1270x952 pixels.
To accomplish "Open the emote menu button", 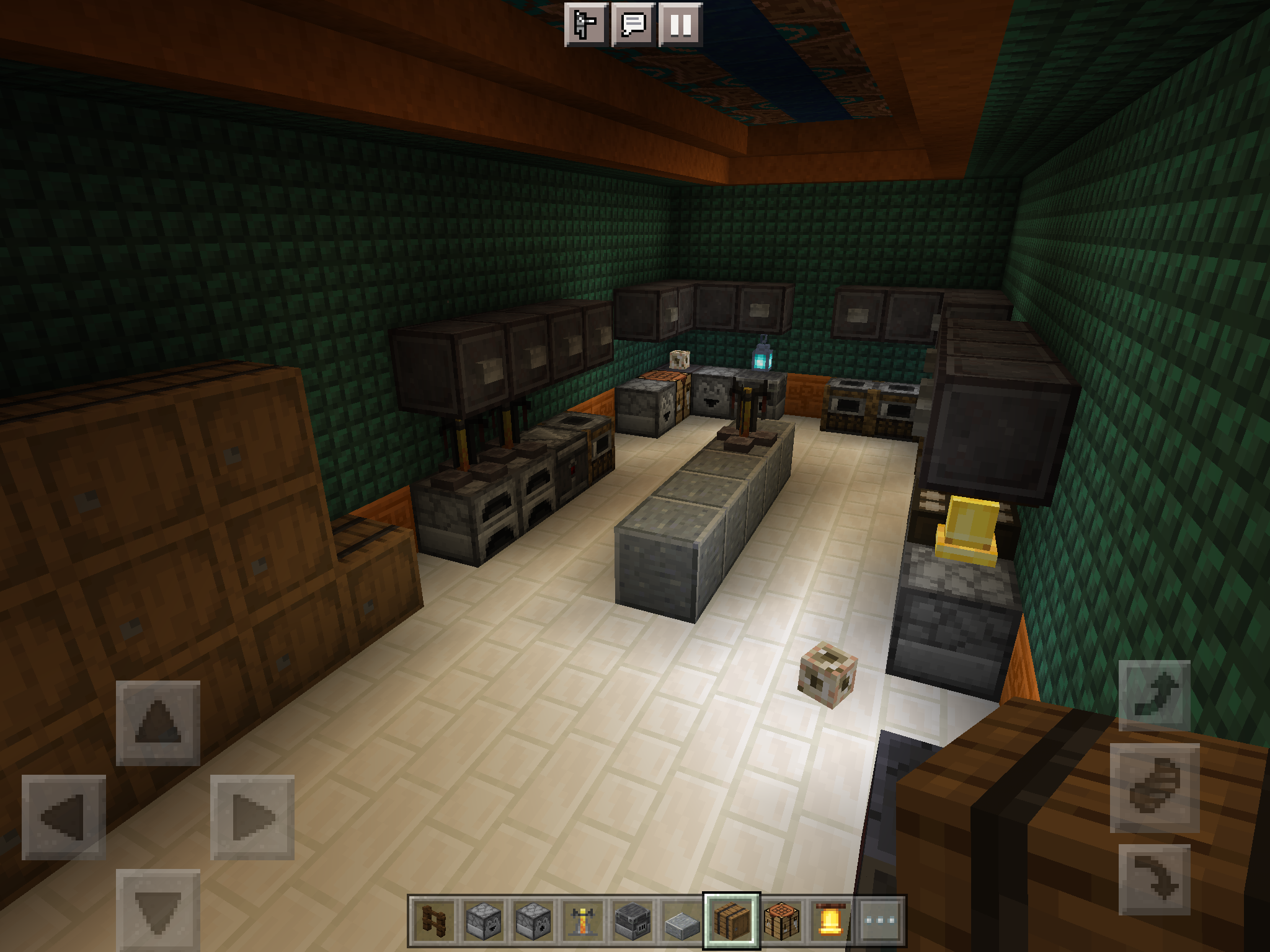I will 585,25.
